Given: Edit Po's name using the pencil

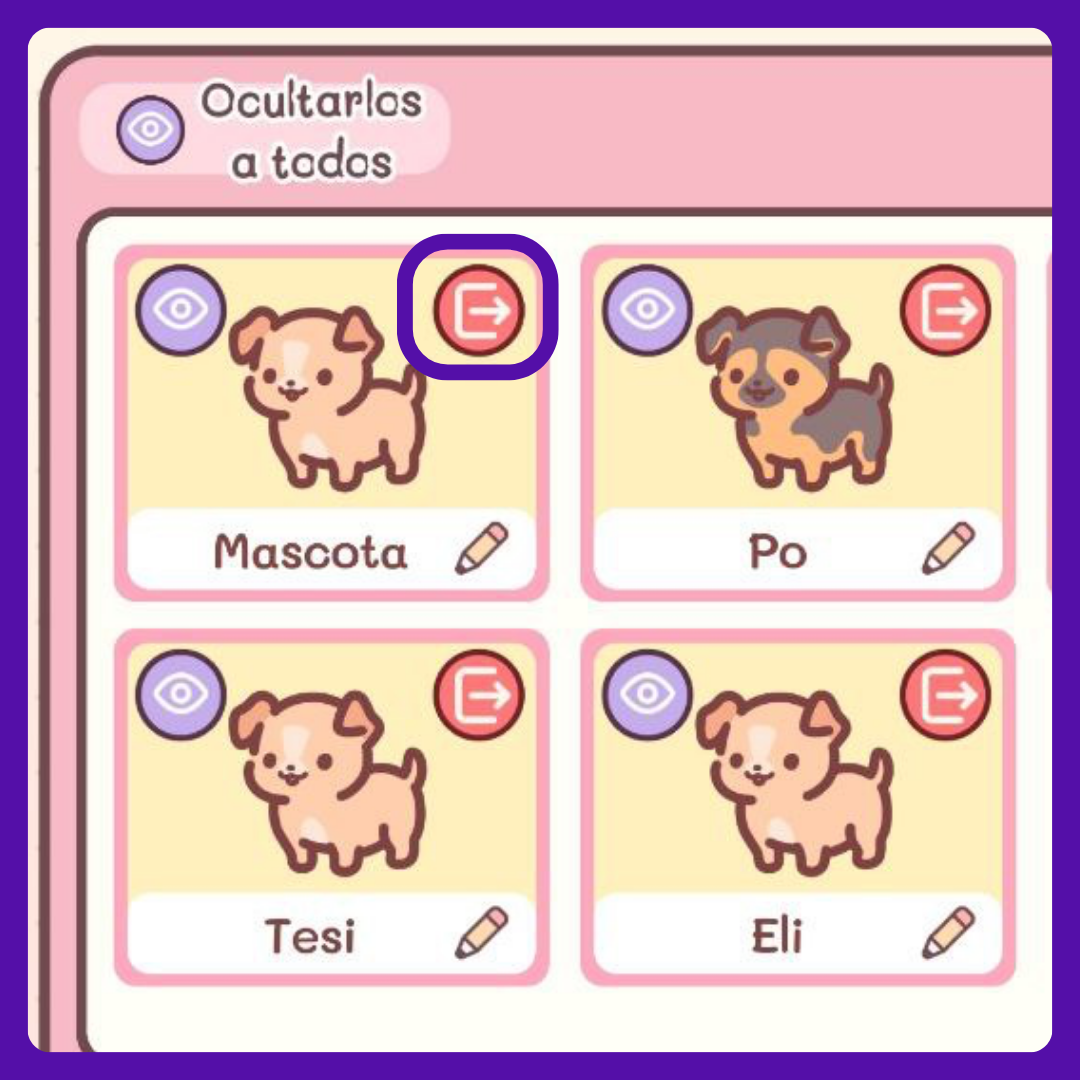Looking at the screenshot, I should [948, 549].
